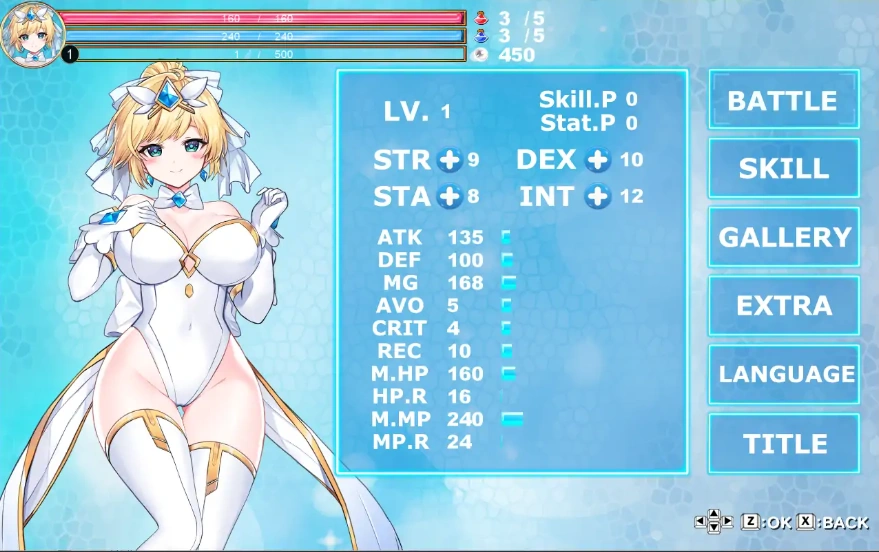Open the GALLERY

pyautogui.click(x=783, y=237)
